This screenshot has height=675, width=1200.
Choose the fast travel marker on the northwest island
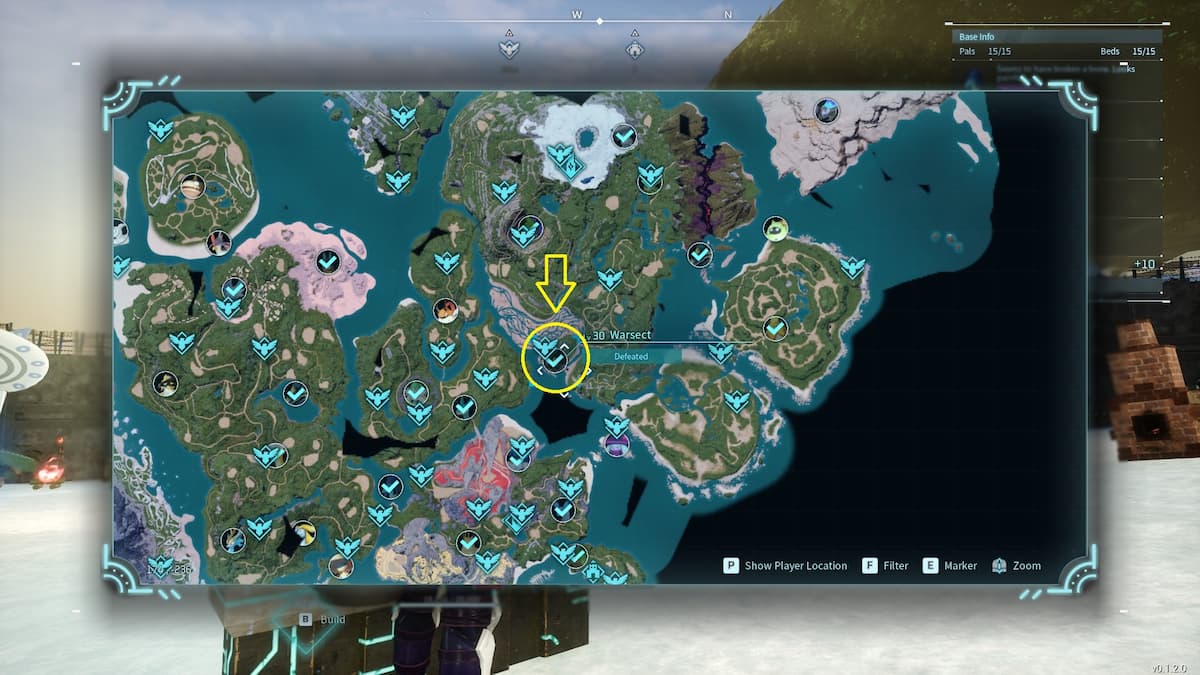tap(159, 130)
